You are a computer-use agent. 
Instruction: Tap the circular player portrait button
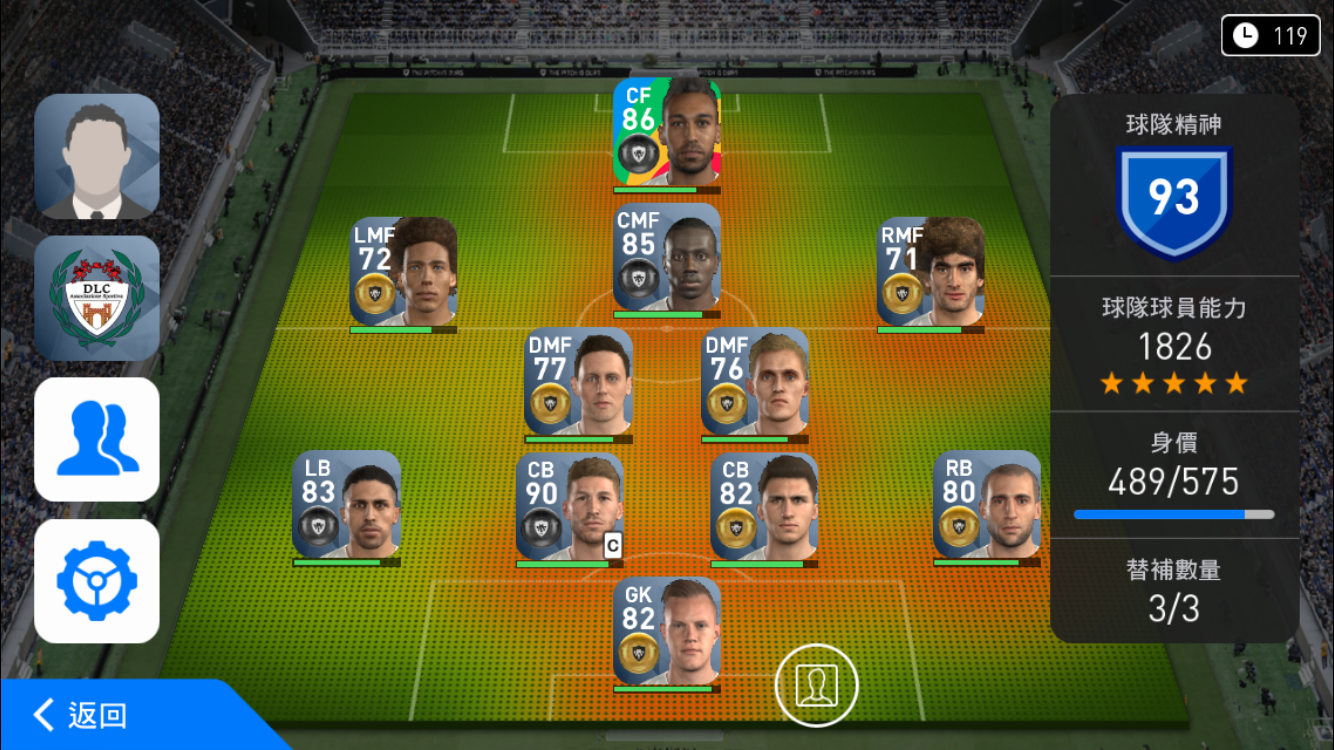pos(817,684)
